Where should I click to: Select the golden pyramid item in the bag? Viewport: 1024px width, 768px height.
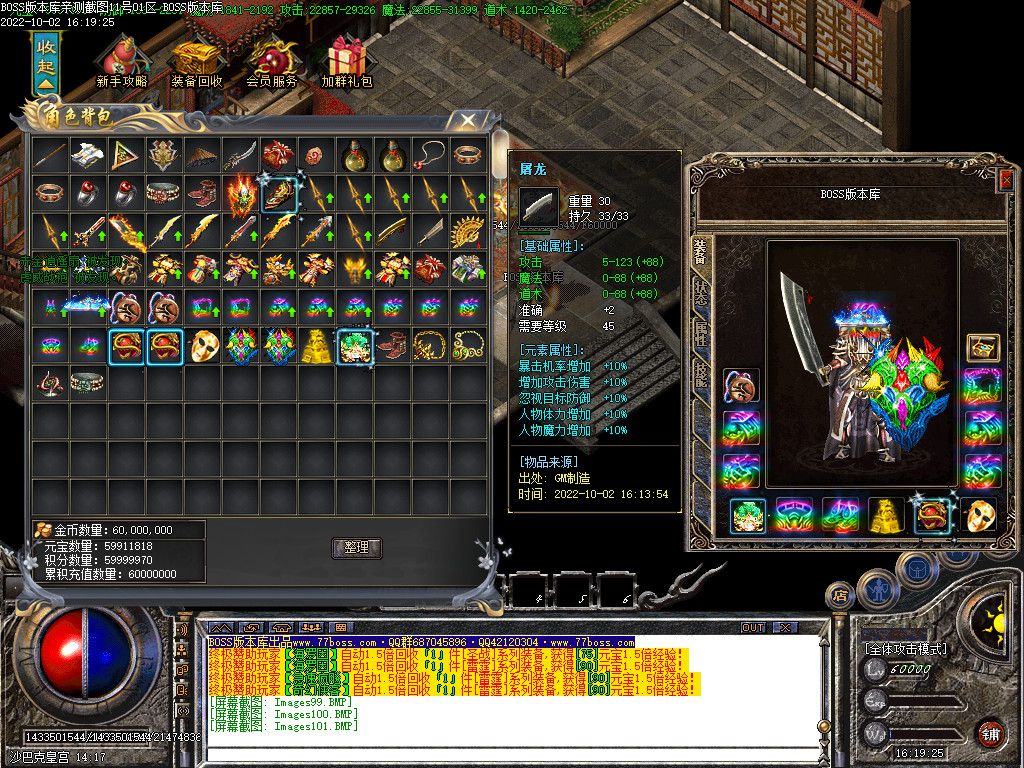[x=318, y=346]
